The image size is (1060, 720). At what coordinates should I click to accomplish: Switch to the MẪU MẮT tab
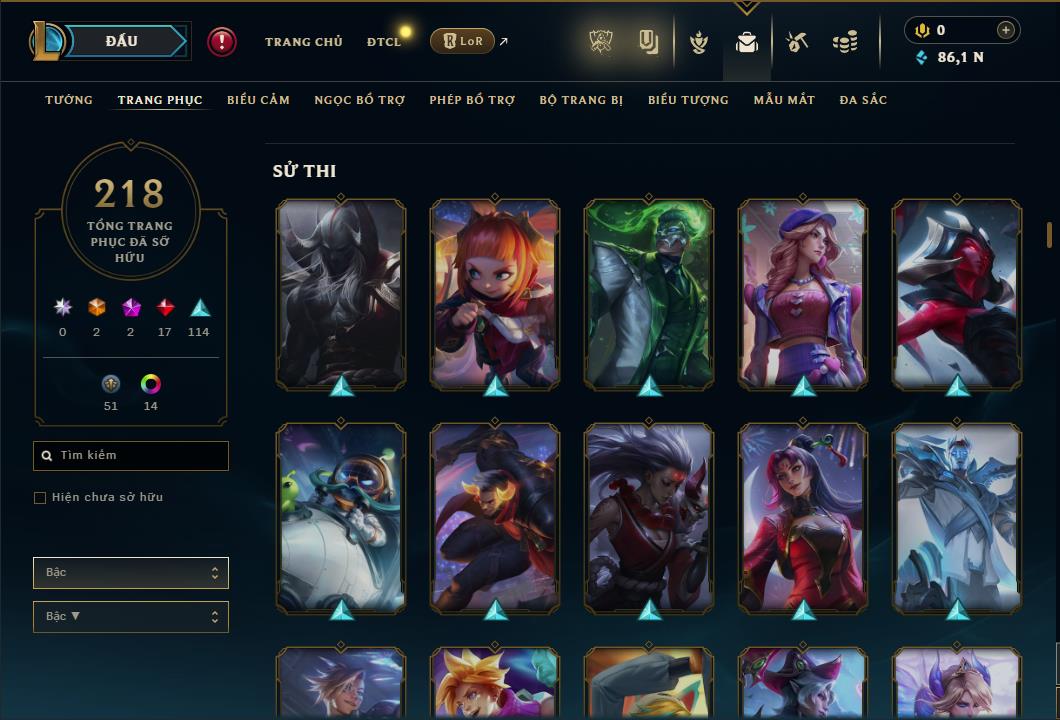784,100
